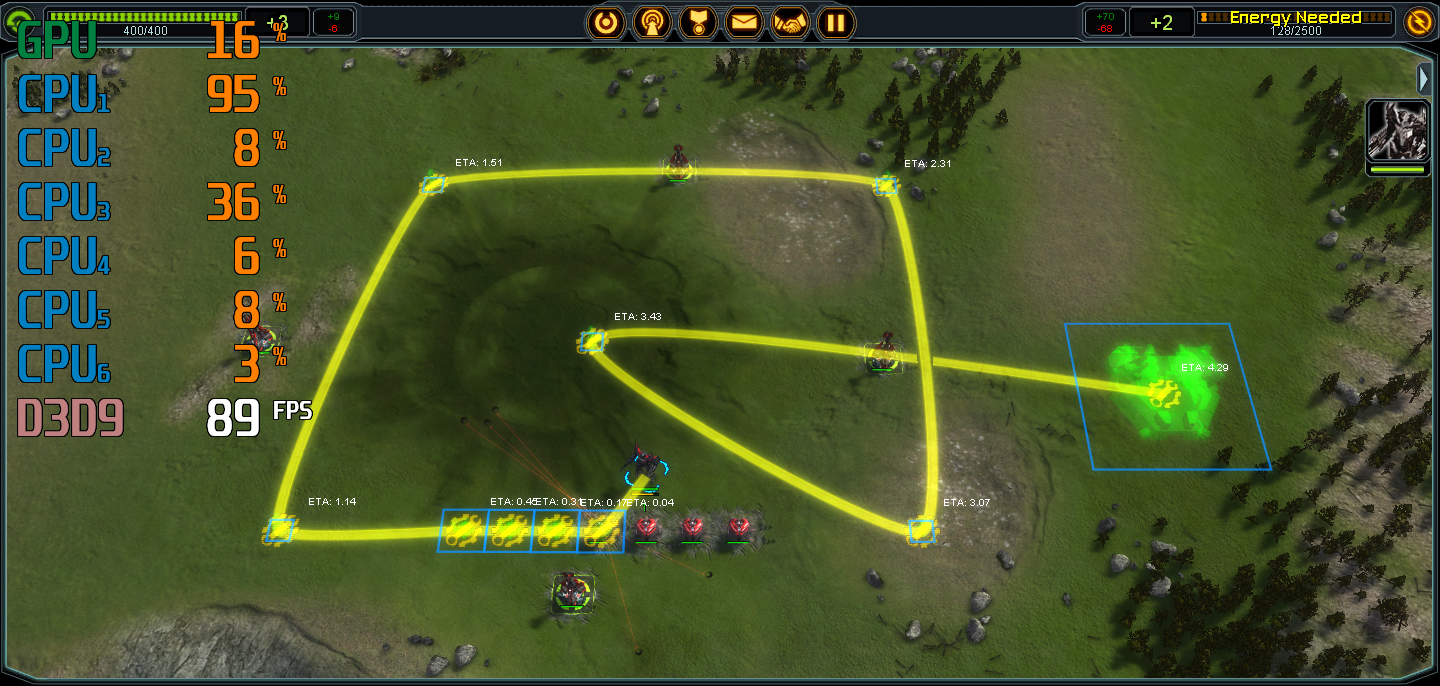Open the medal achievements button
This screenshot has height=686, width=1440.
(x=698, y=22)
